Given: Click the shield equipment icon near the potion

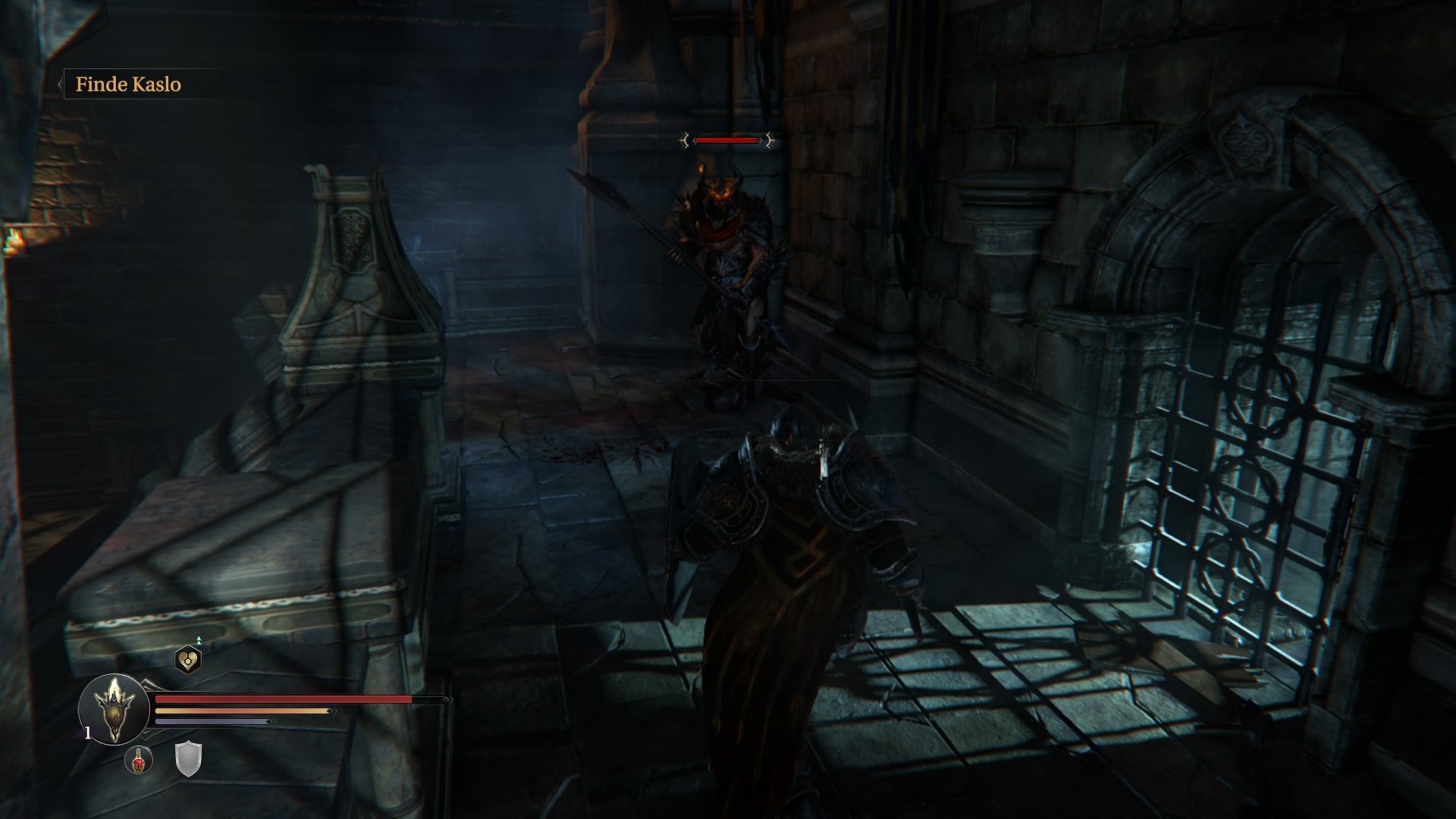Looking at the screenshot, I should [x=188, y=759].
